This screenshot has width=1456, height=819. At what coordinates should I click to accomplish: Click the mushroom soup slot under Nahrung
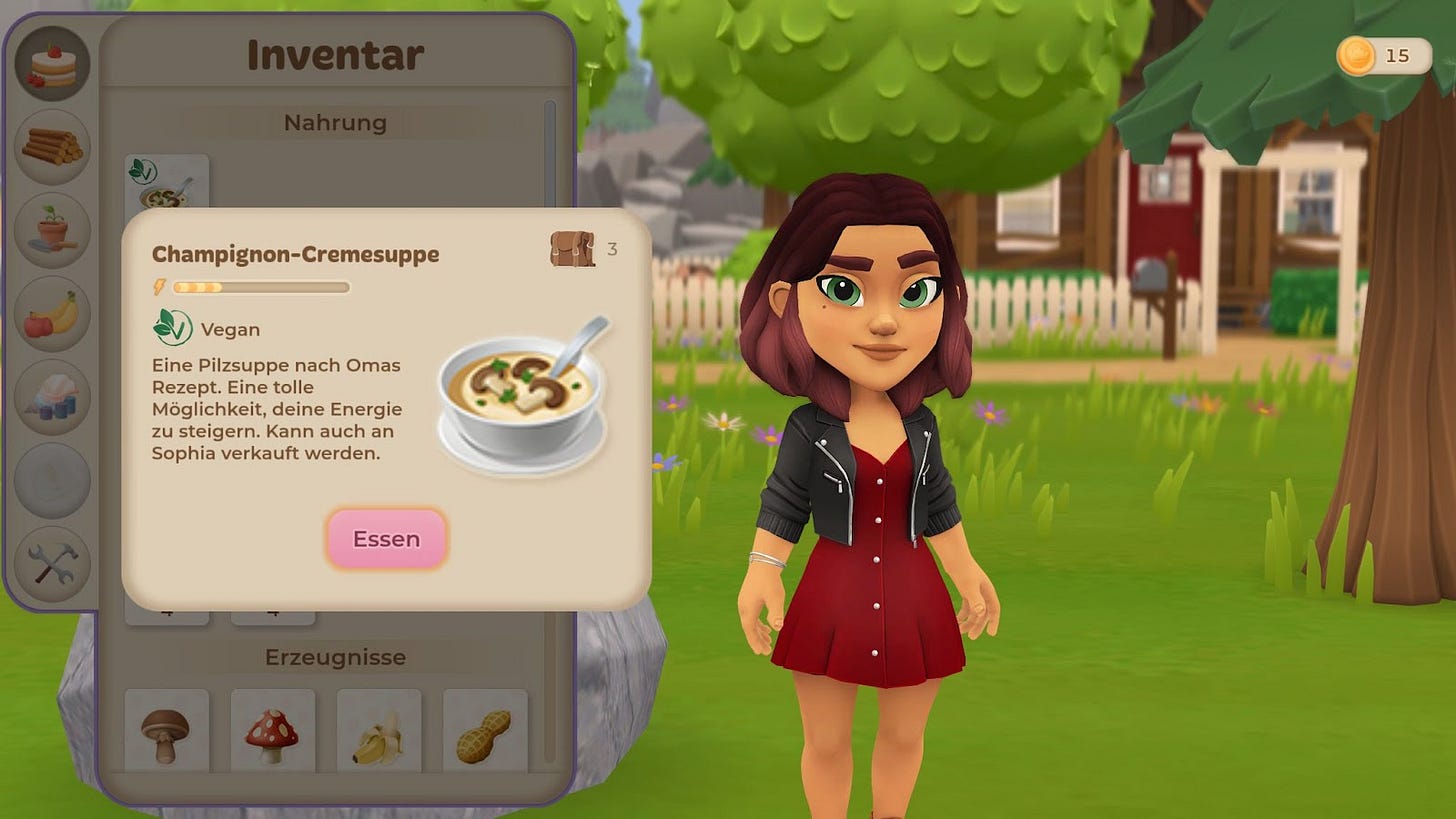point(166,182)
